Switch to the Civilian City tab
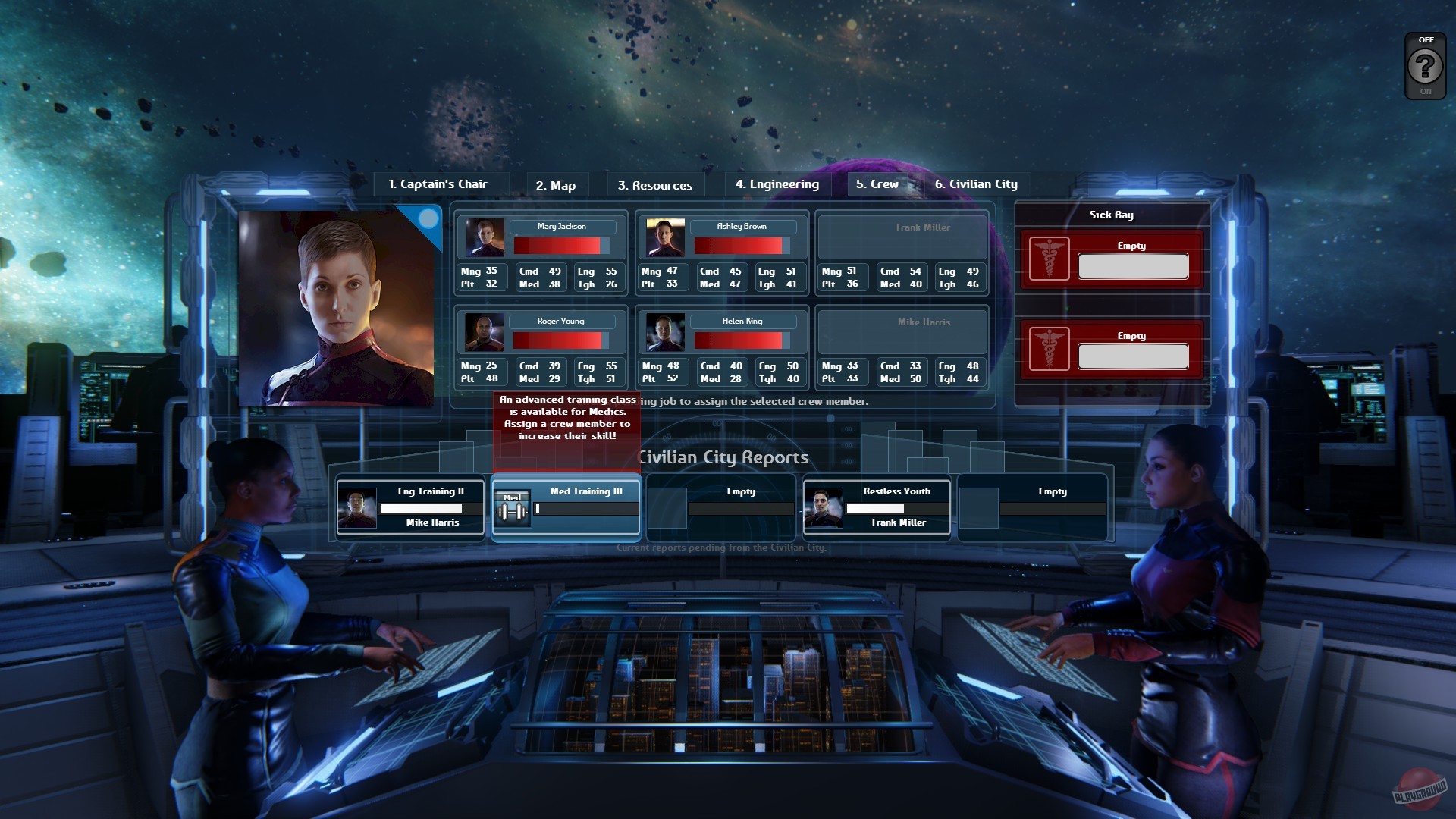The image size is (1456, 819). point(977,184)
